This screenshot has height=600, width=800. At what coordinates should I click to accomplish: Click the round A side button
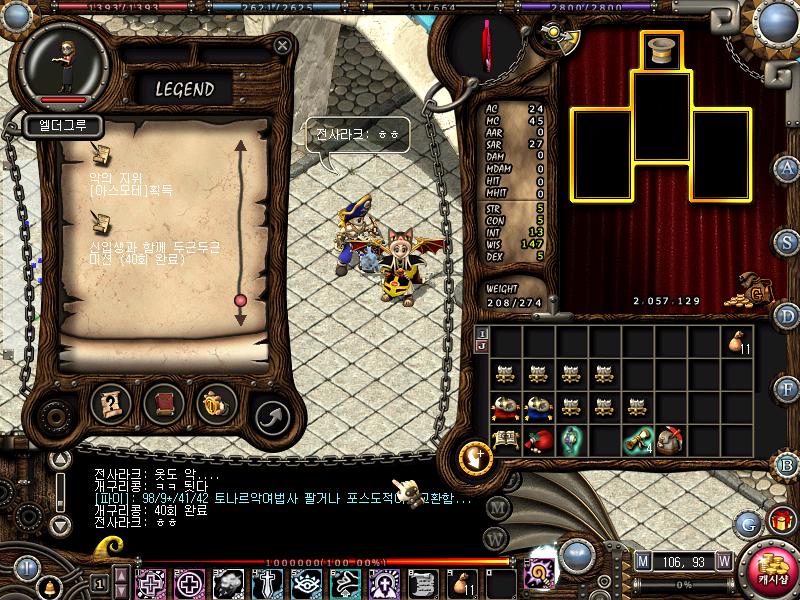[788, 168]
